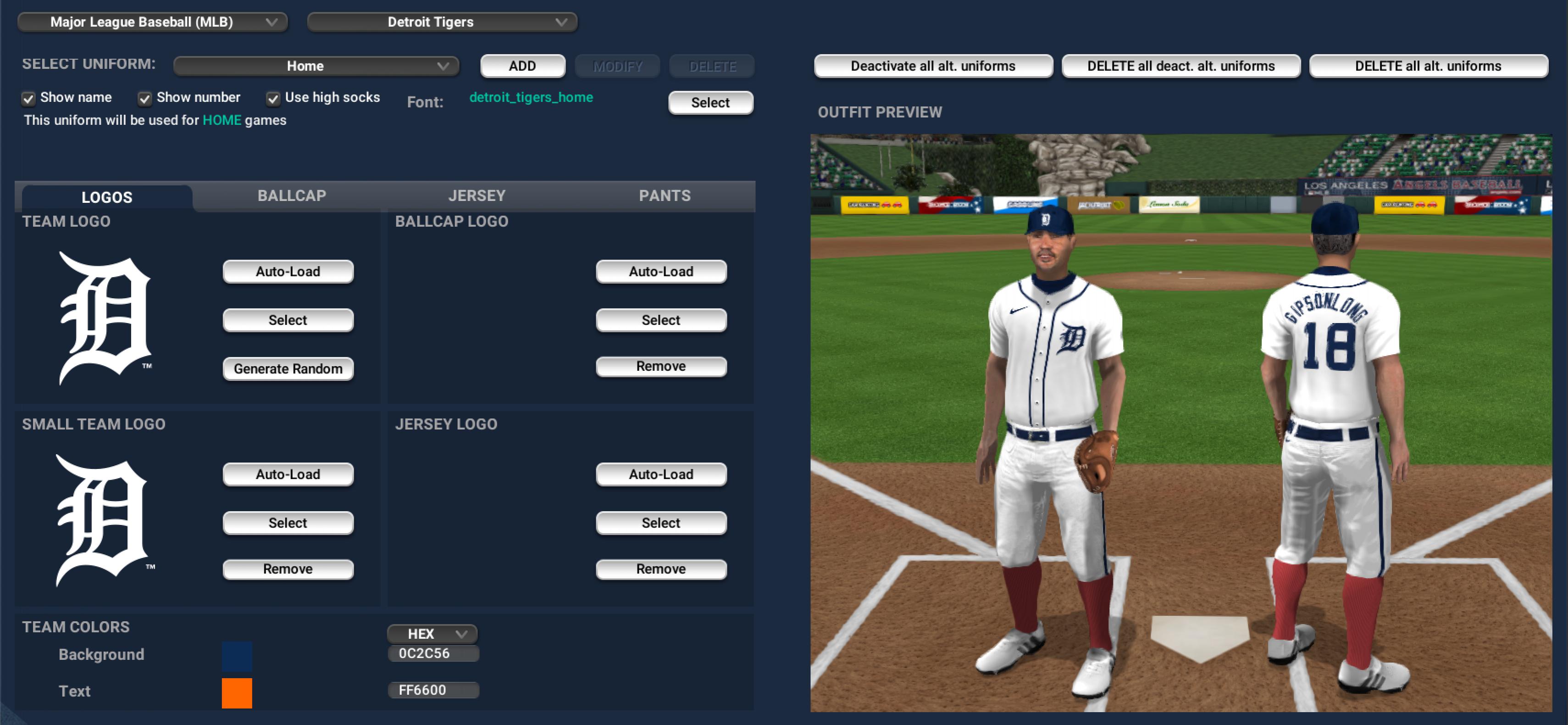Click DELETE all deact. alt. uniforms
The width and height of the screenshot is (1568, 725).
point(1180,66)
